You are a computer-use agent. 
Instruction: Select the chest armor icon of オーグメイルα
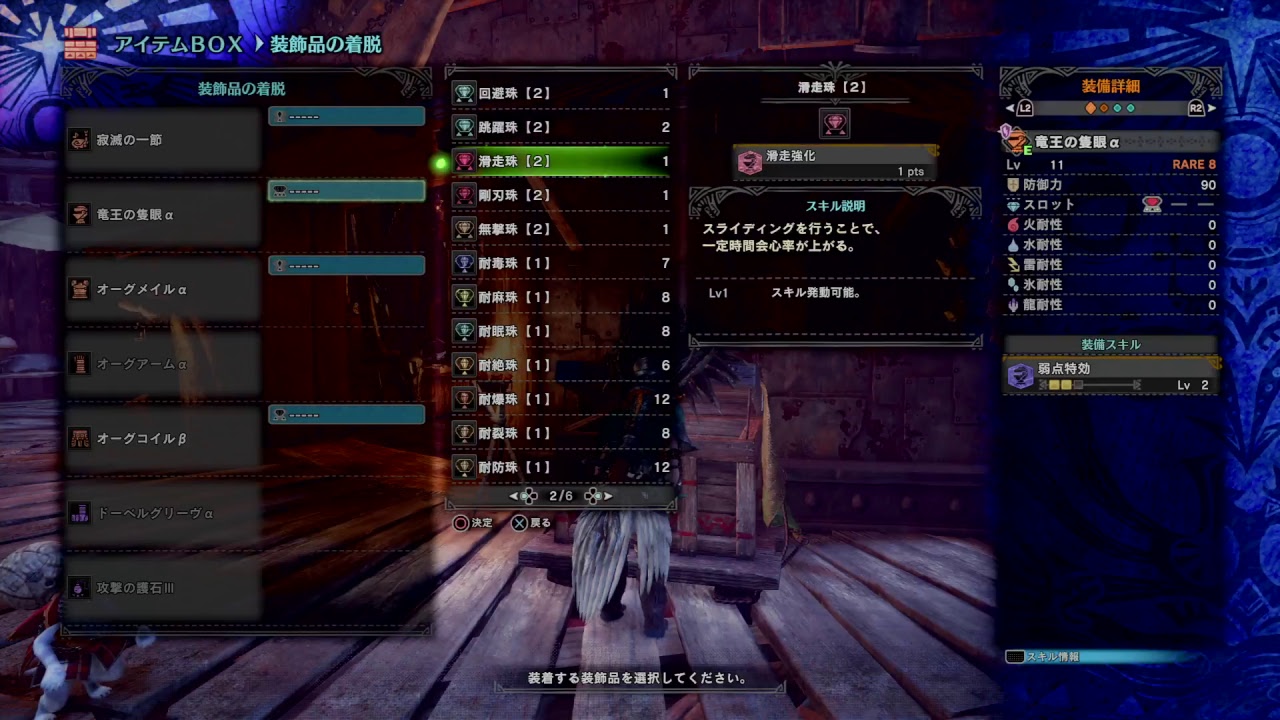click(x=80, y=290)
